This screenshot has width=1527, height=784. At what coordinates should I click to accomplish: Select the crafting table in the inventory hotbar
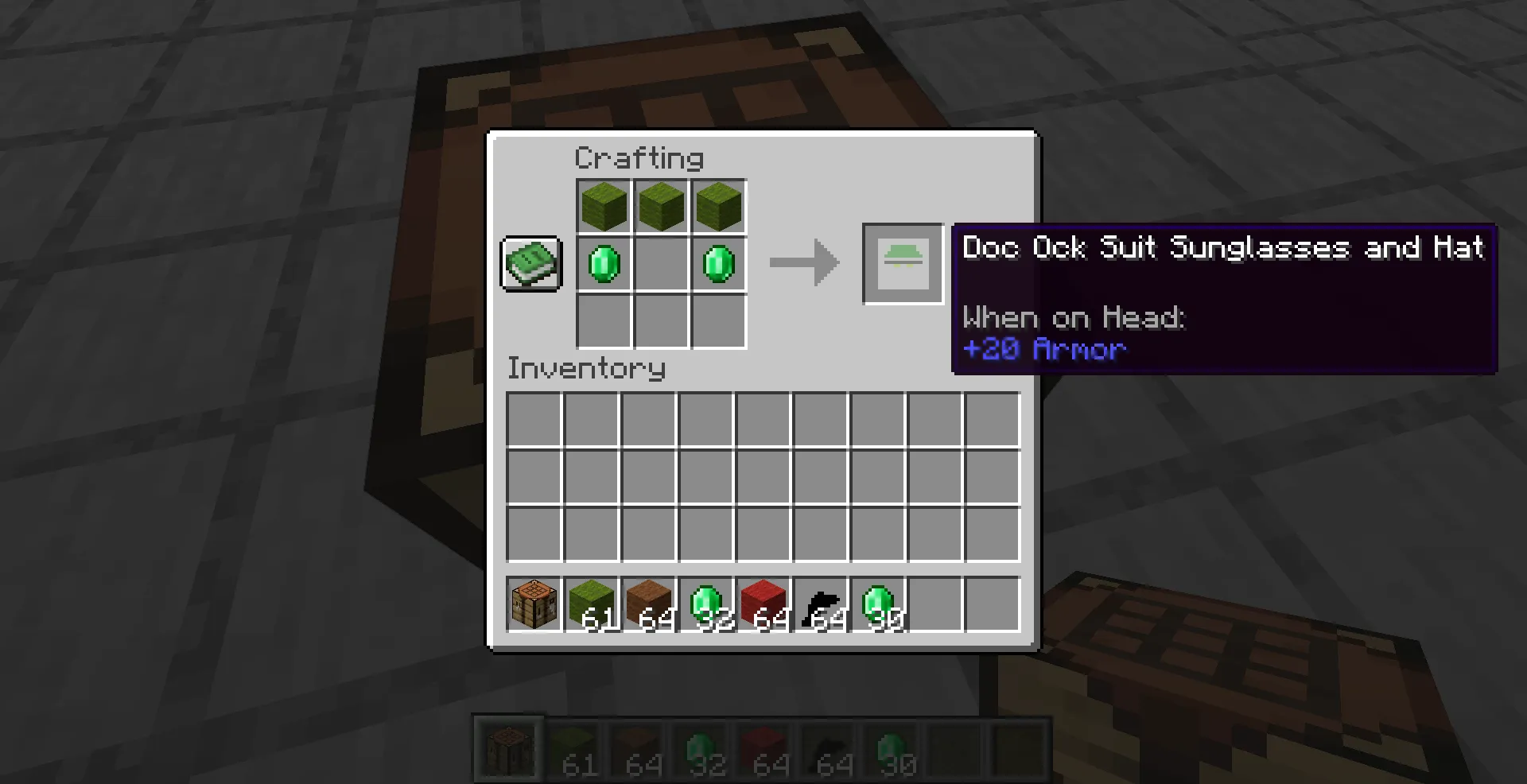(x=533, y=603)
